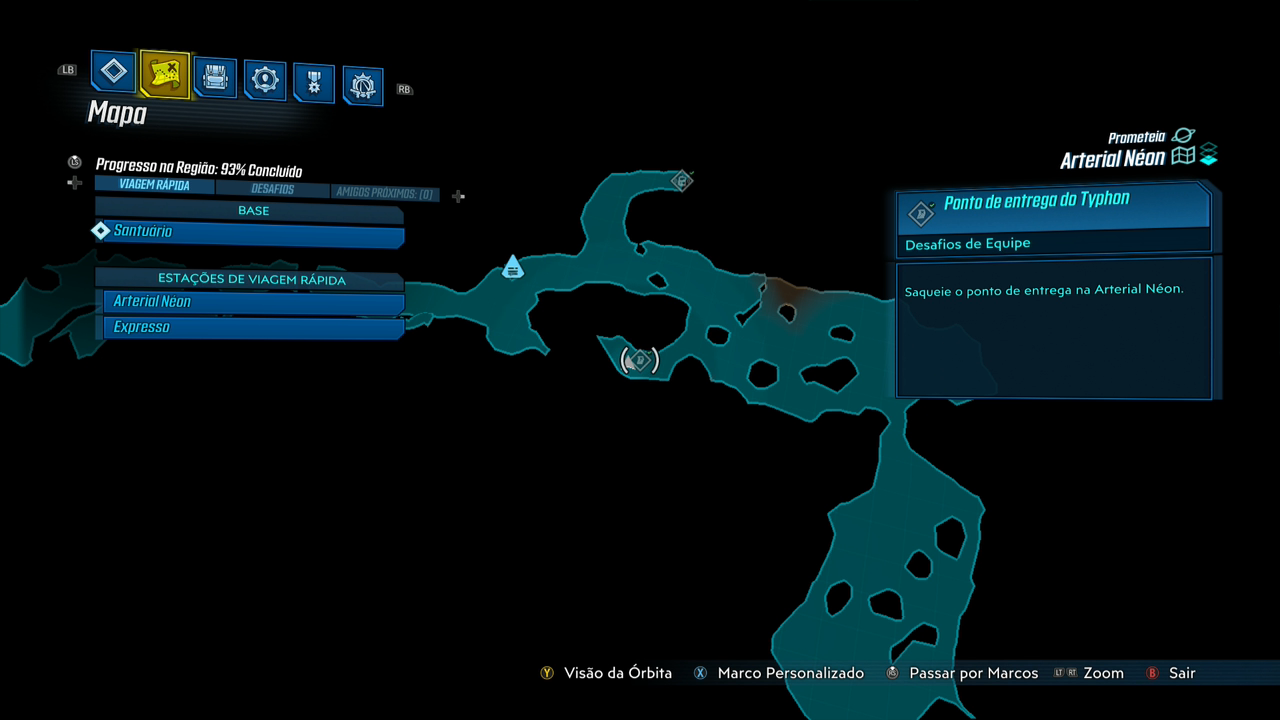Click the folded region map icon
This screenshot has width=1280, height=720.
coord(1184,156)
